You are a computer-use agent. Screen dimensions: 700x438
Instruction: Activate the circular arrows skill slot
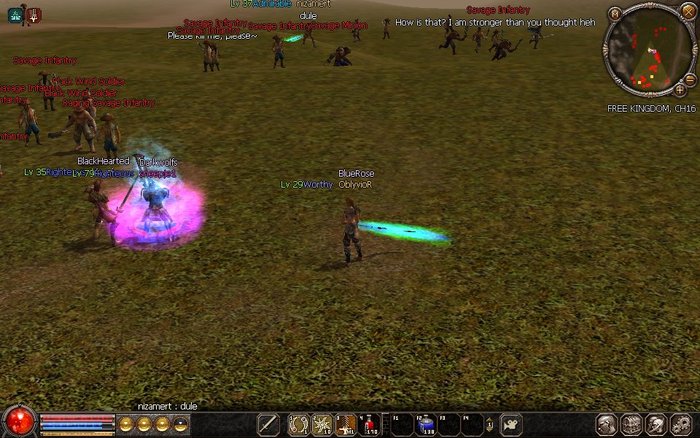click(x=298, y=425)
